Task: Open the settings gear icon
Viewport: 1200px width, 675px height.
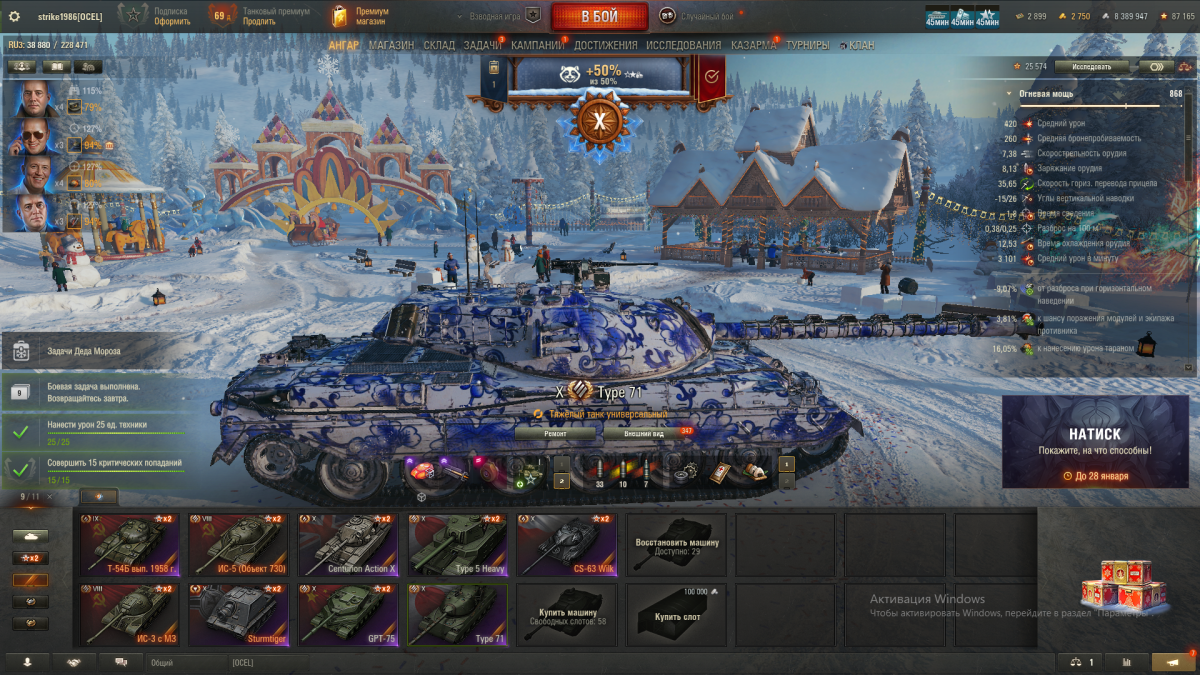Action: point(14,16)
